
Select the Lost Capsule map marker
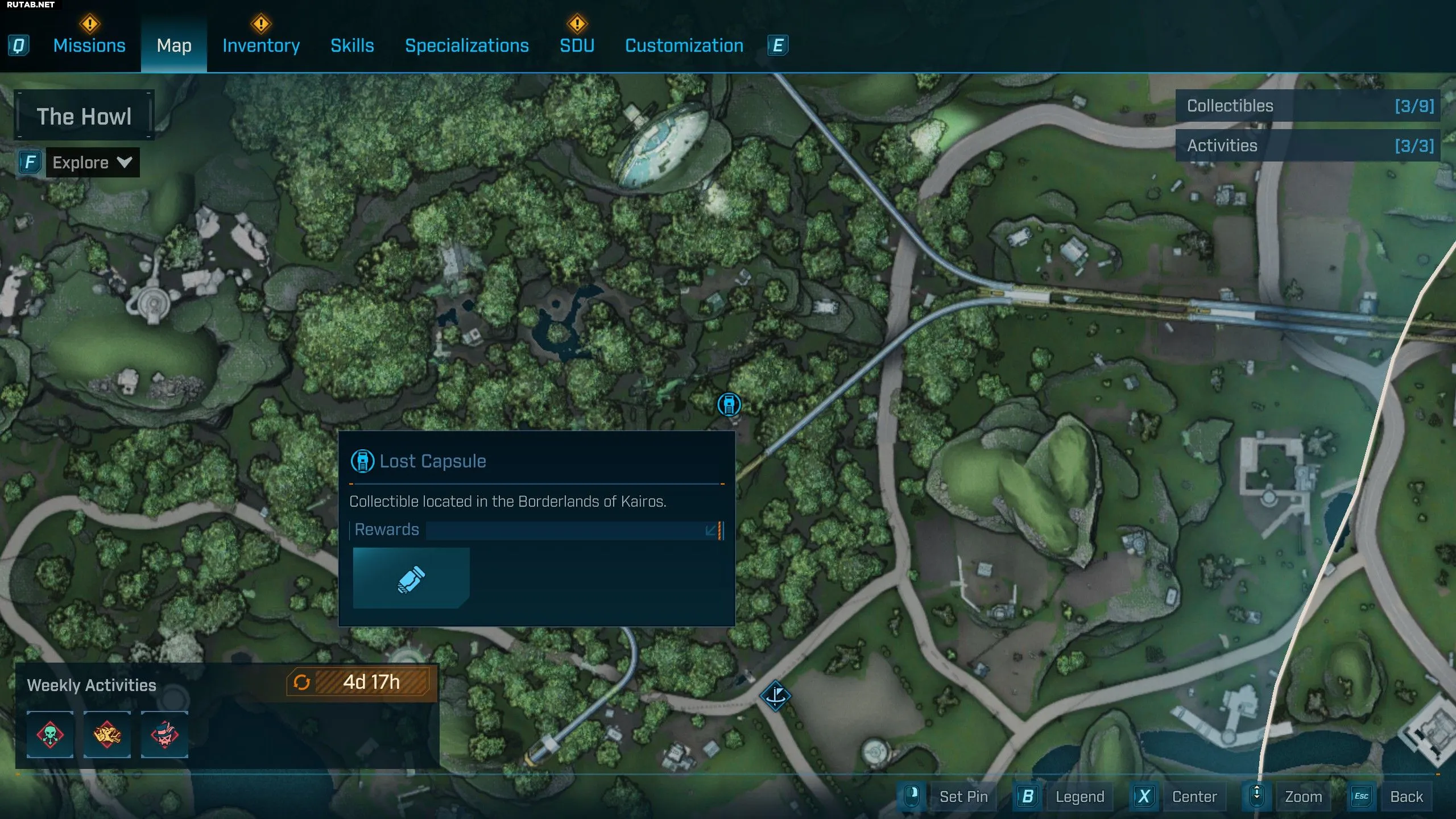(729, 404)
